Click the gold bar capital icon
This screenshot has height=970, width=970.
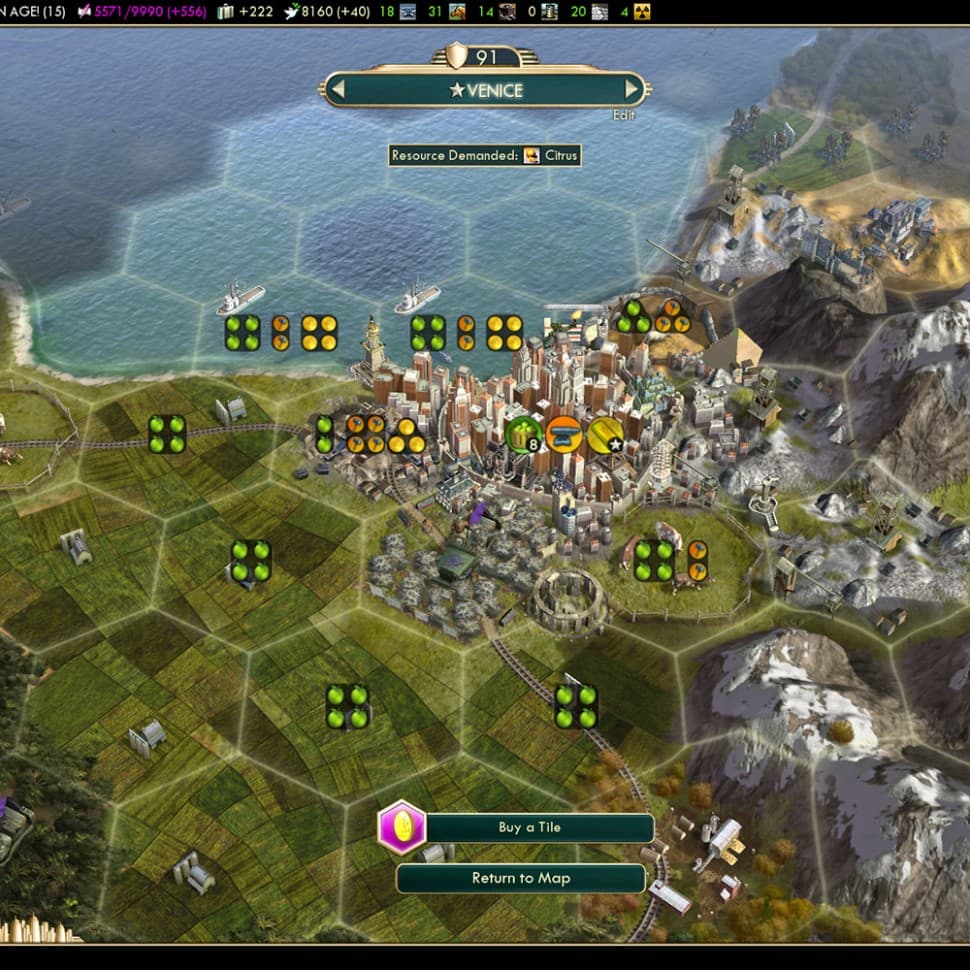tap(605, 435)
